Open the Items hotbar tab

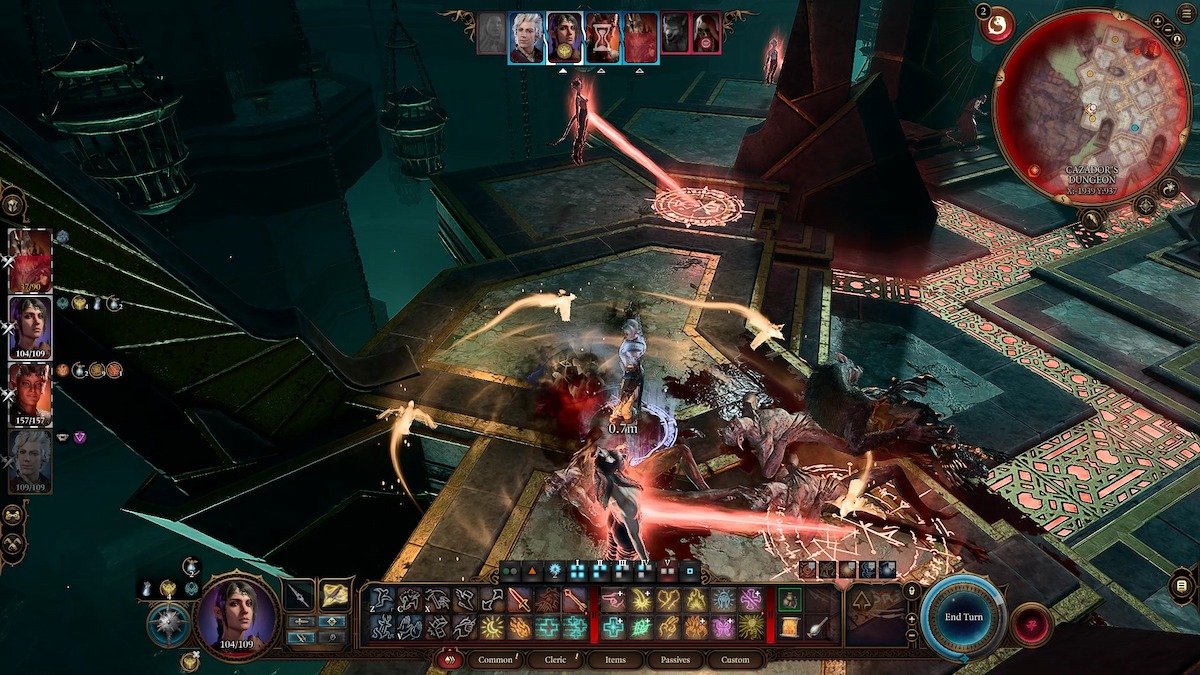pyautogui.click(x=615, y=660)
